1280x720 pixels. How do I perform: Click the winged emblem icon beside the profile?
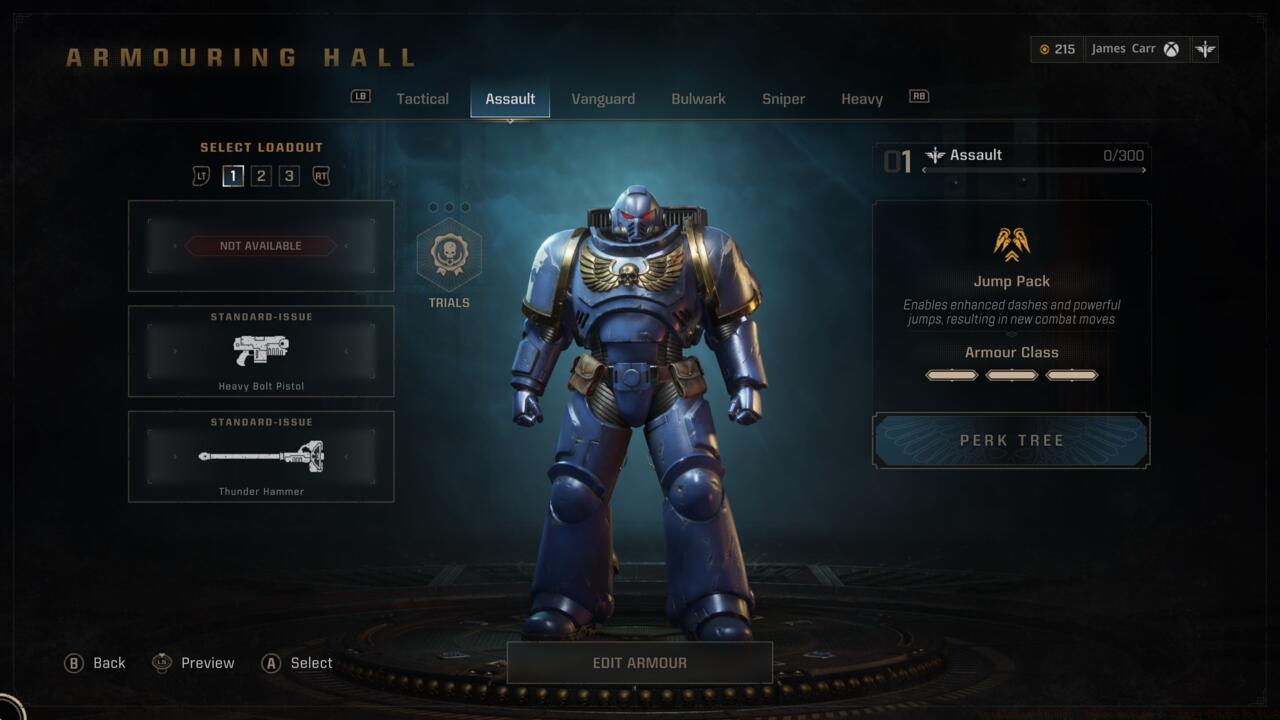pyautogui.click(x=1205, y=49)
